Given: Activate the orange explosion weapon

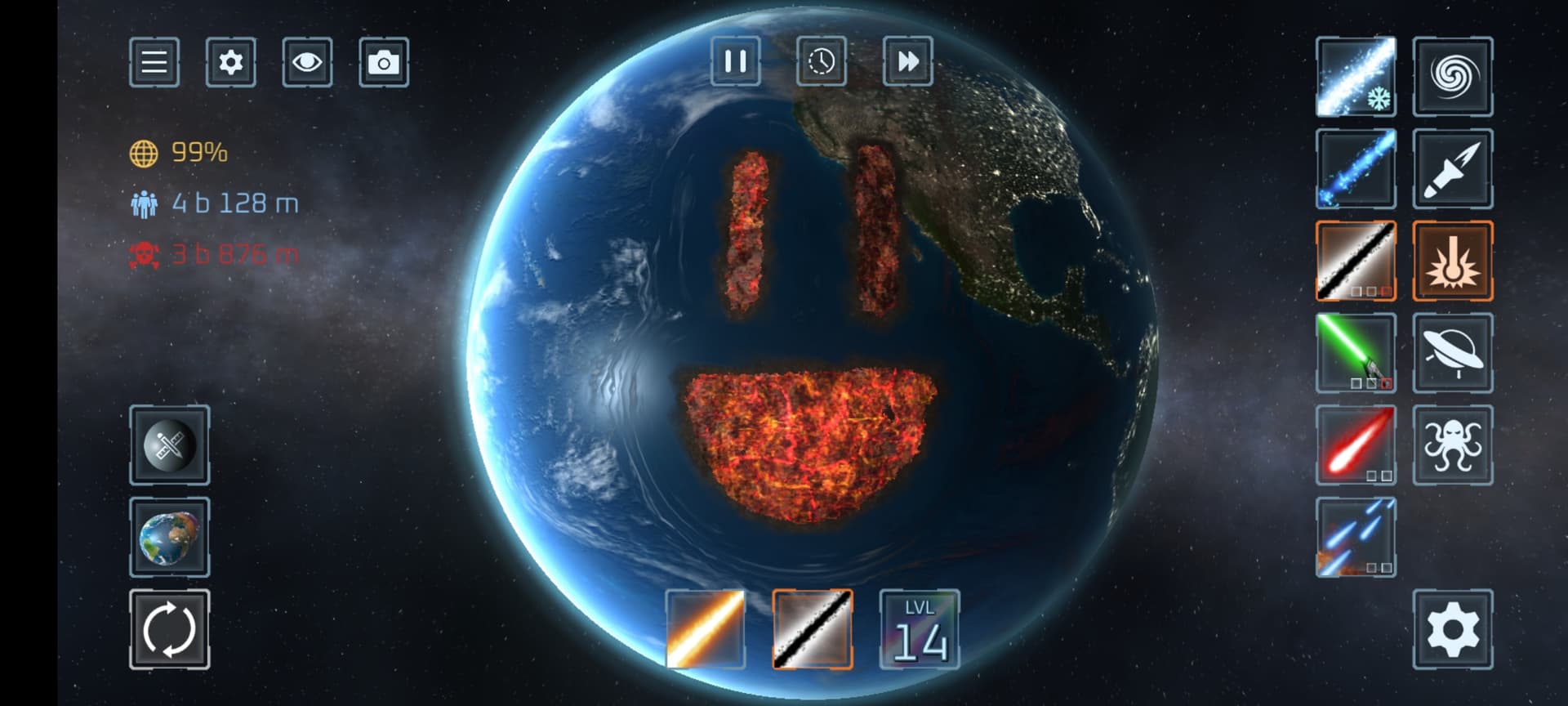Looking at the screenshot, I should (1453, 261).
